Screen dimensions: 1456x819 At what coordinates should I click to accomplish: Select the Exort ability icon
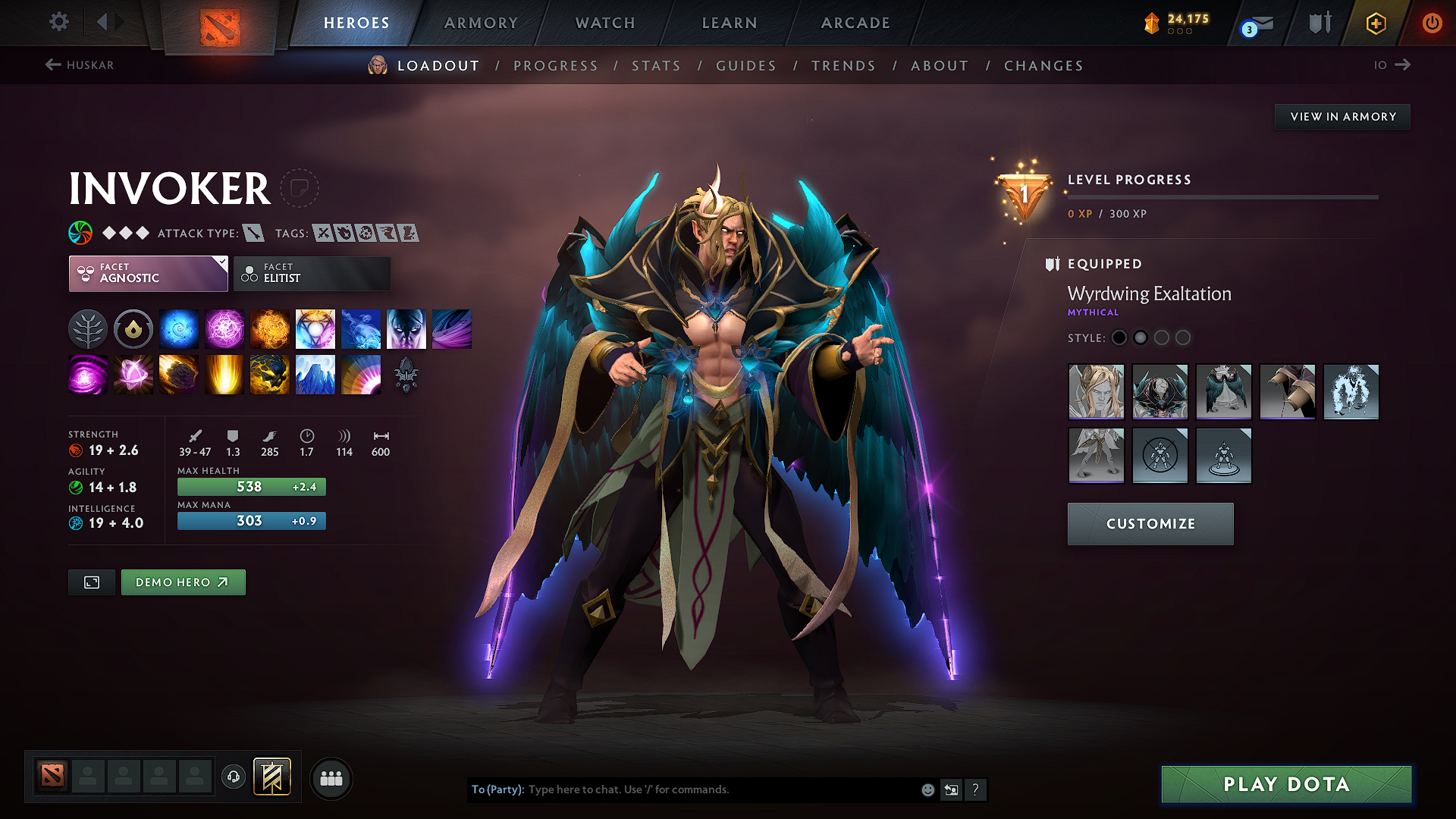[270, 328]
